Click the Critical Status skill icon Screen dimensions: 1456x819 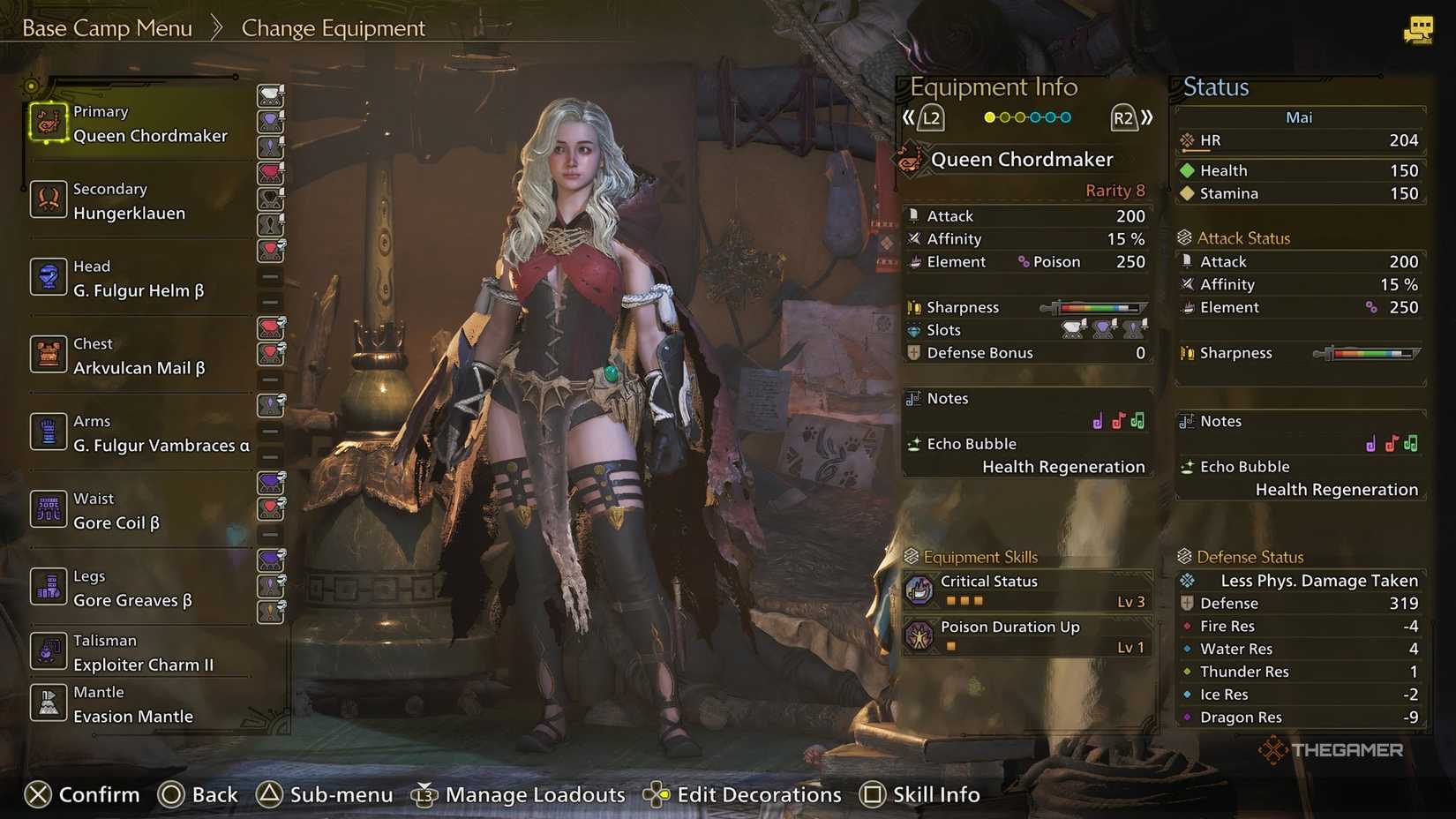click(x=919, y=590)
